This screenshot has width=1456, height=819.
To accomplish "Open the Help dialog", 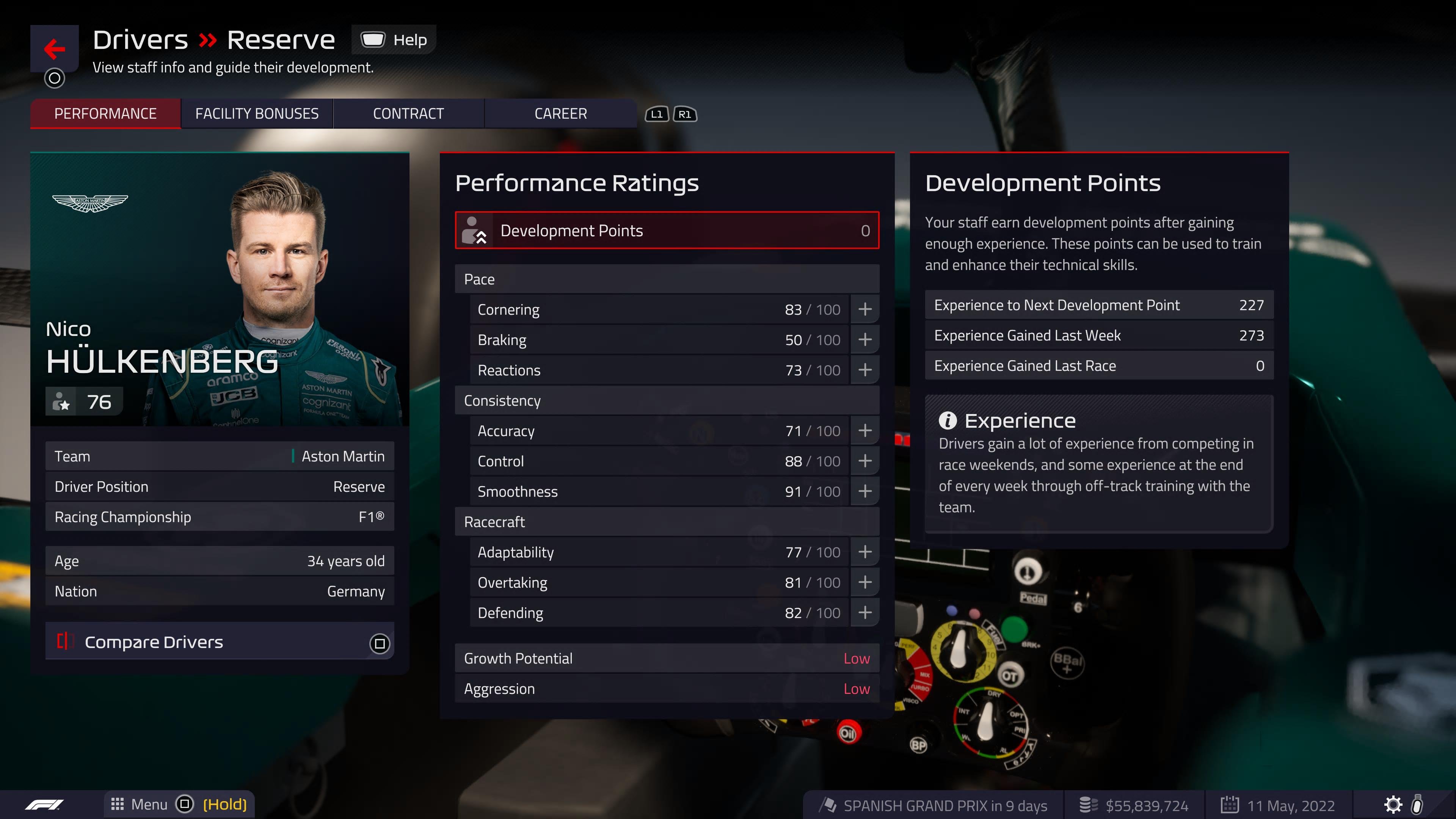I will (x=394, y=39).
